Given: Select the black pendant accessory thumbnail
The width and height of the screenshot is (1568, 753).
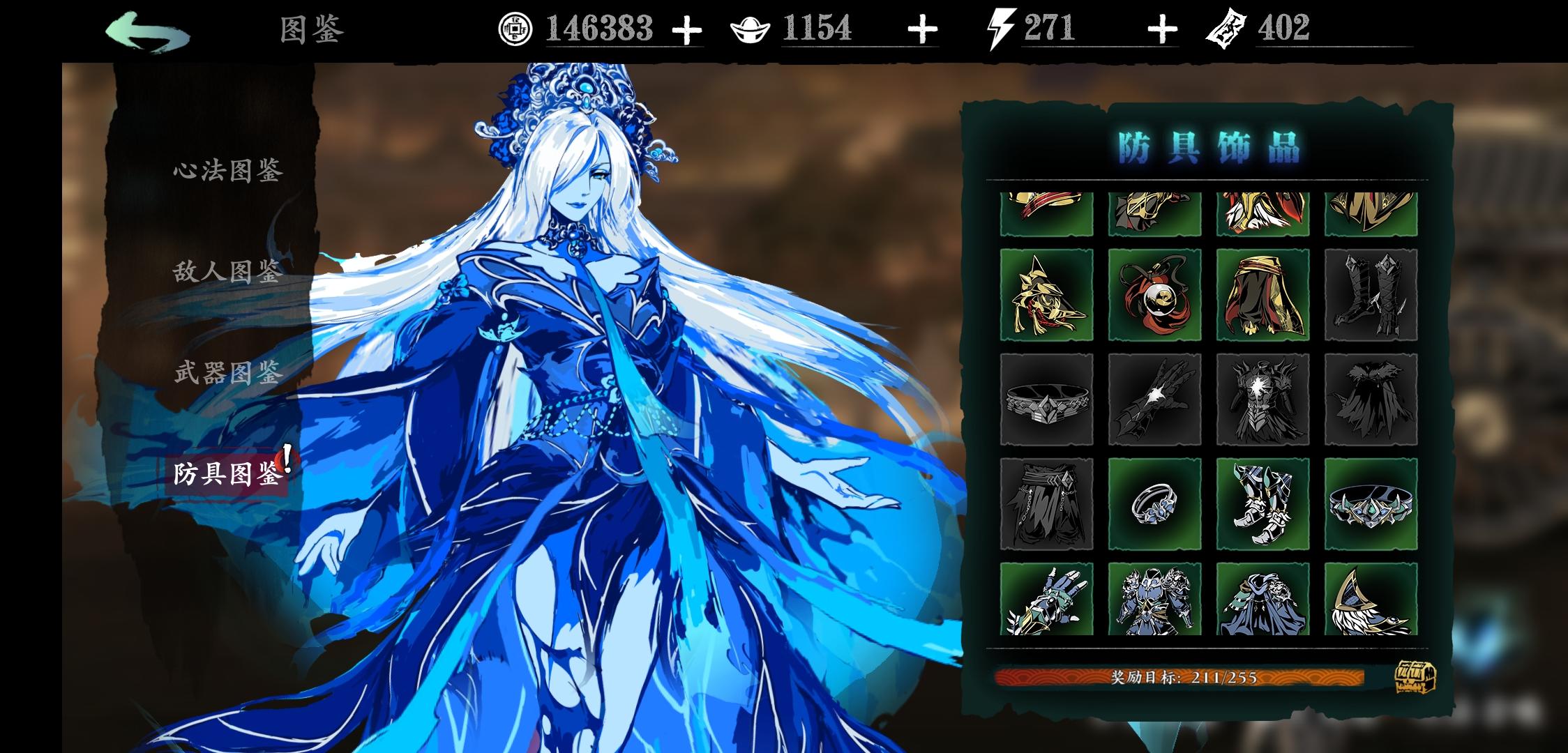Looking at the screenshot, I should point(1154,294).
